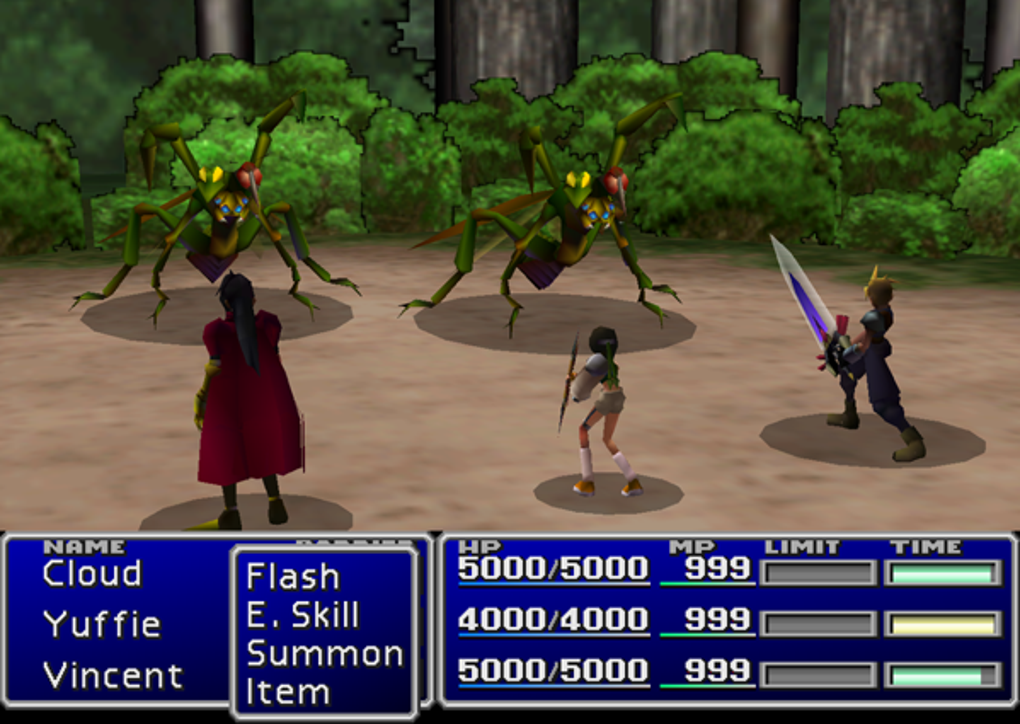
Task: Choose Vincent in the party list
Action: coord(113,675)
